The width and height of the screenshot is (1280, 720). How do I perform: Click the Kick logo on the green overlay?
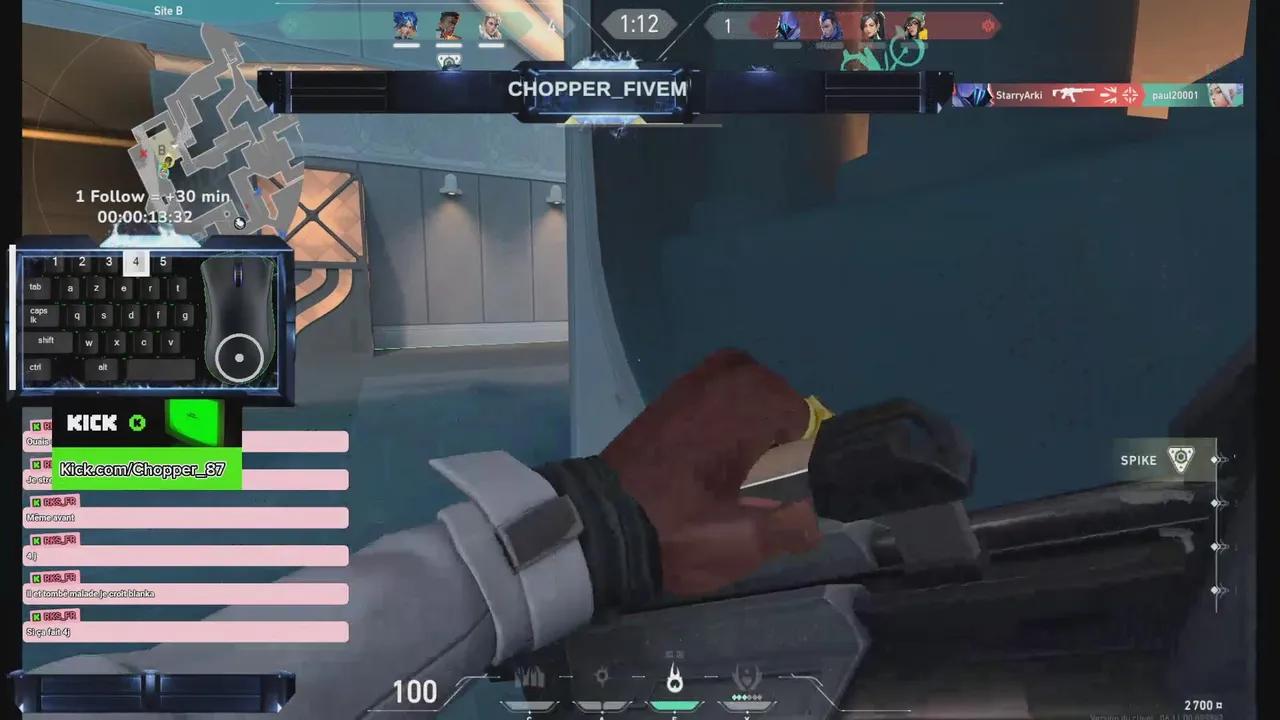pyautogui.click(x=92, y=422)
